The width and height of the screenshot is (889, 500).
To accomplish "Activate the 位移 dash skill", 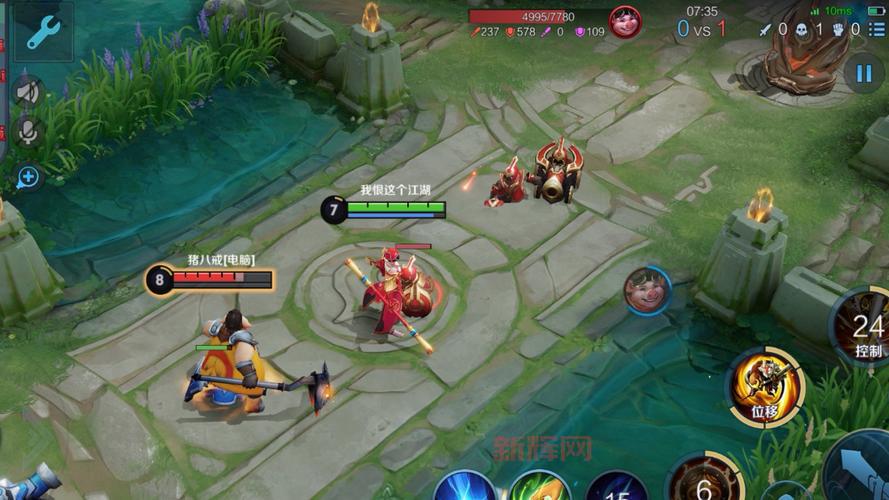I will click(x=765, y=385).
